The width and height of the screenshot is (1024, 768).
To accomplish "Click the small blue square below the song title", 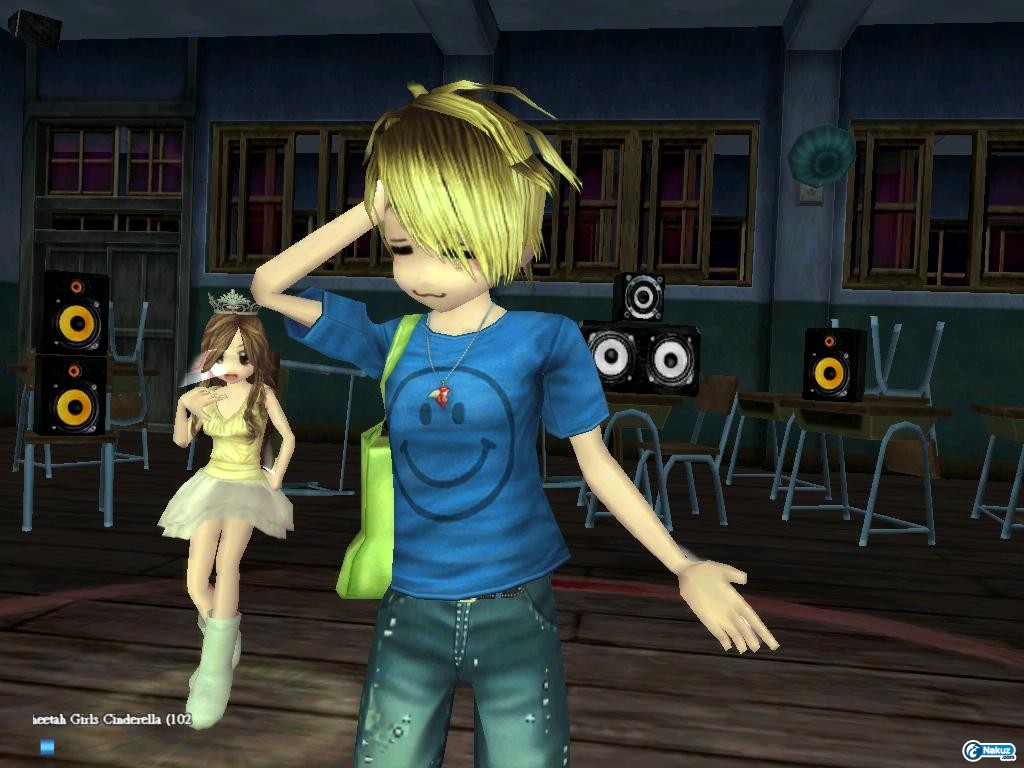I will click(46, 746).
